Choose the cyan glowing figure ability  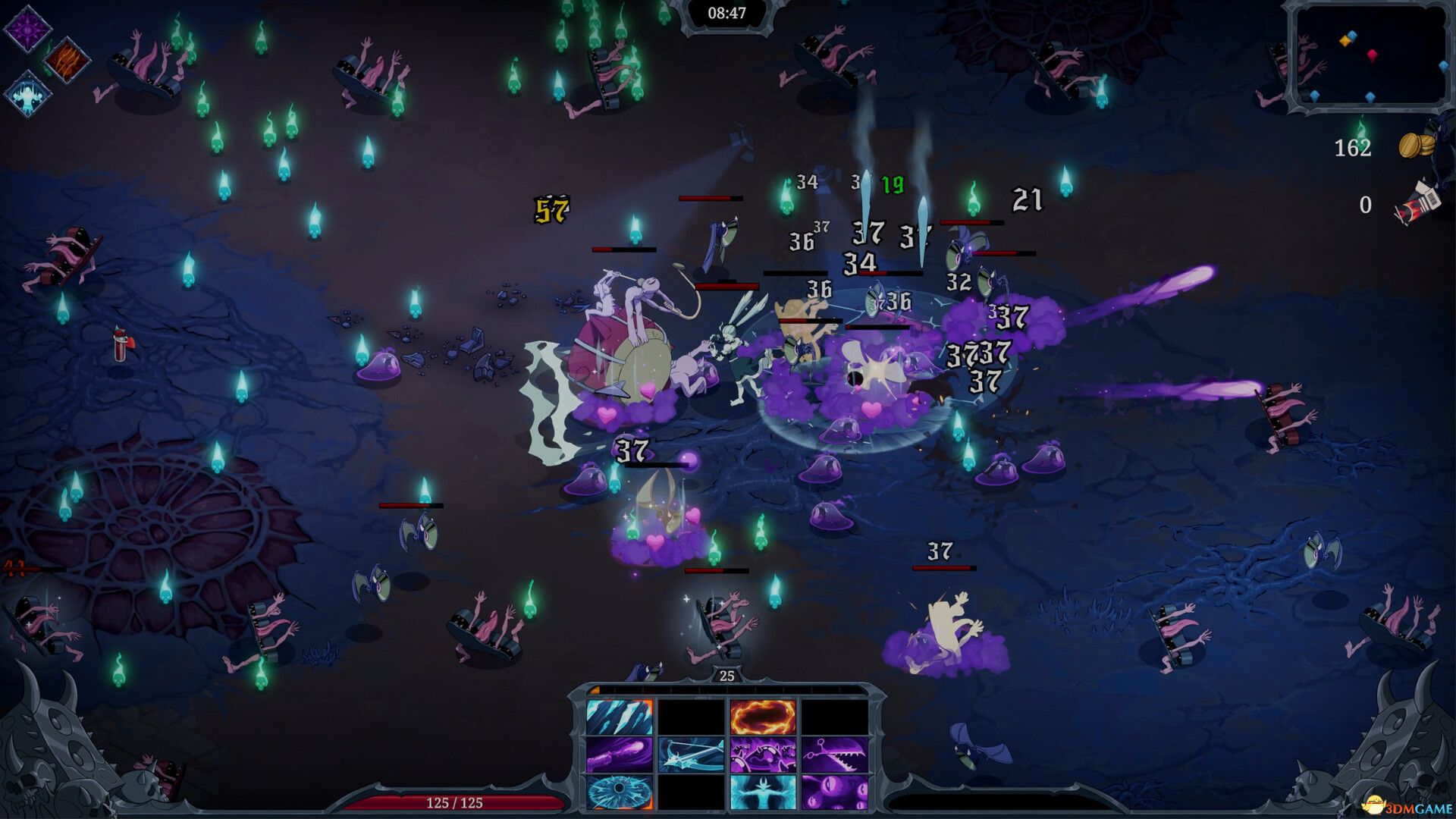(x=763, y=792)
